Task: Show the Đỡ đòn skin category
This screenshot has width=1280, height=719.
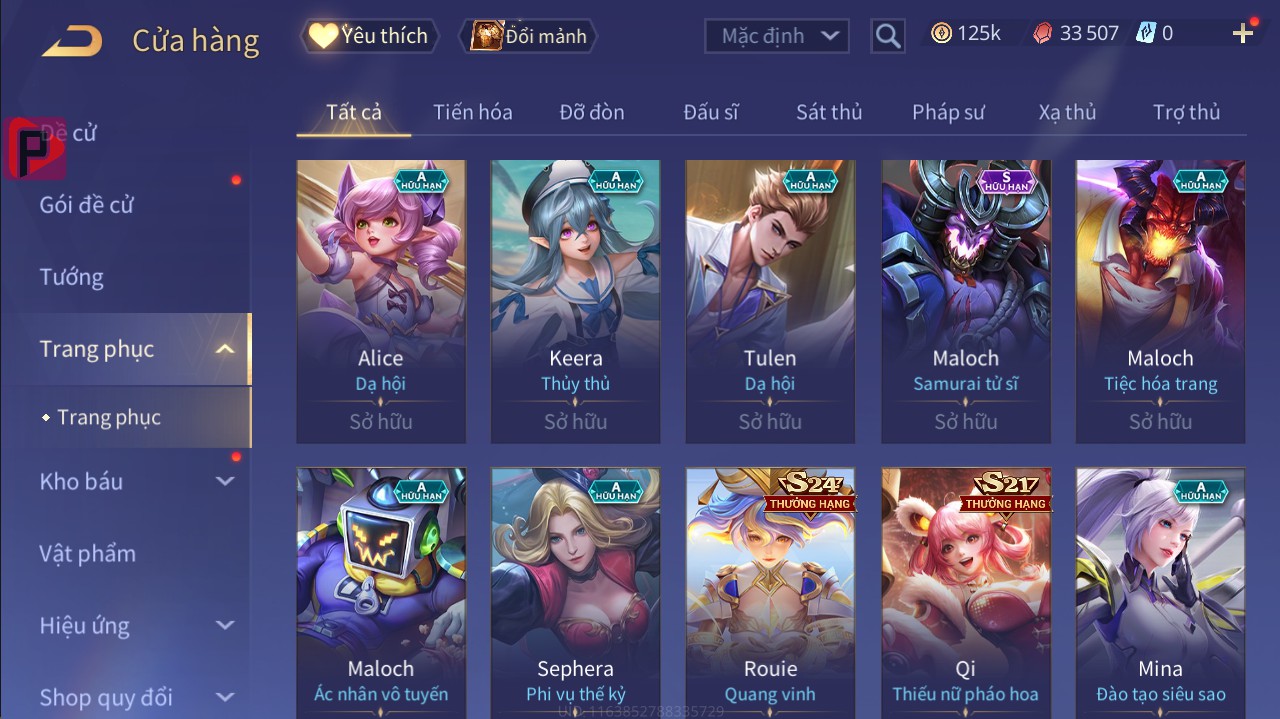Action: tap(592, 112)
